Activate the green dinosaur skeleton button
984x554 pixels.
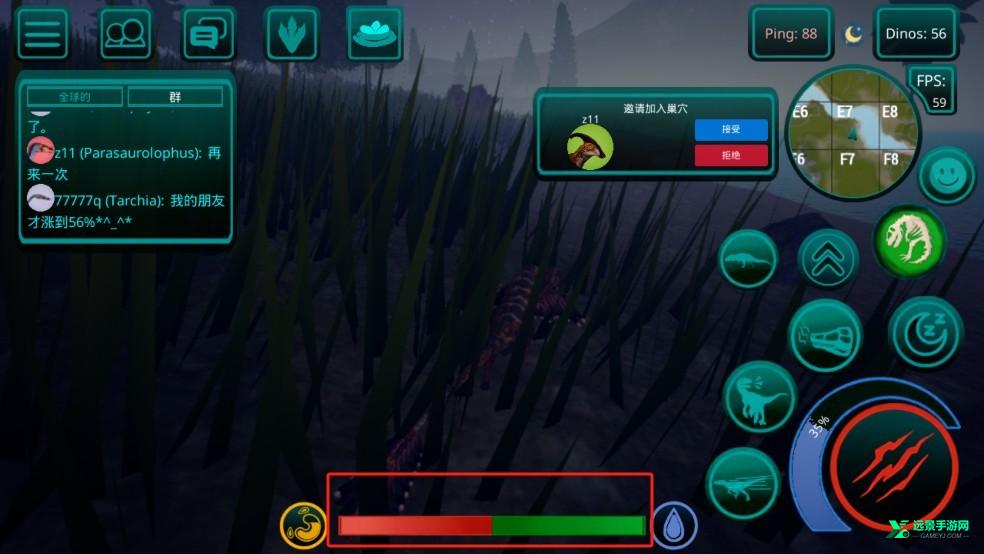tap(910, 240)
